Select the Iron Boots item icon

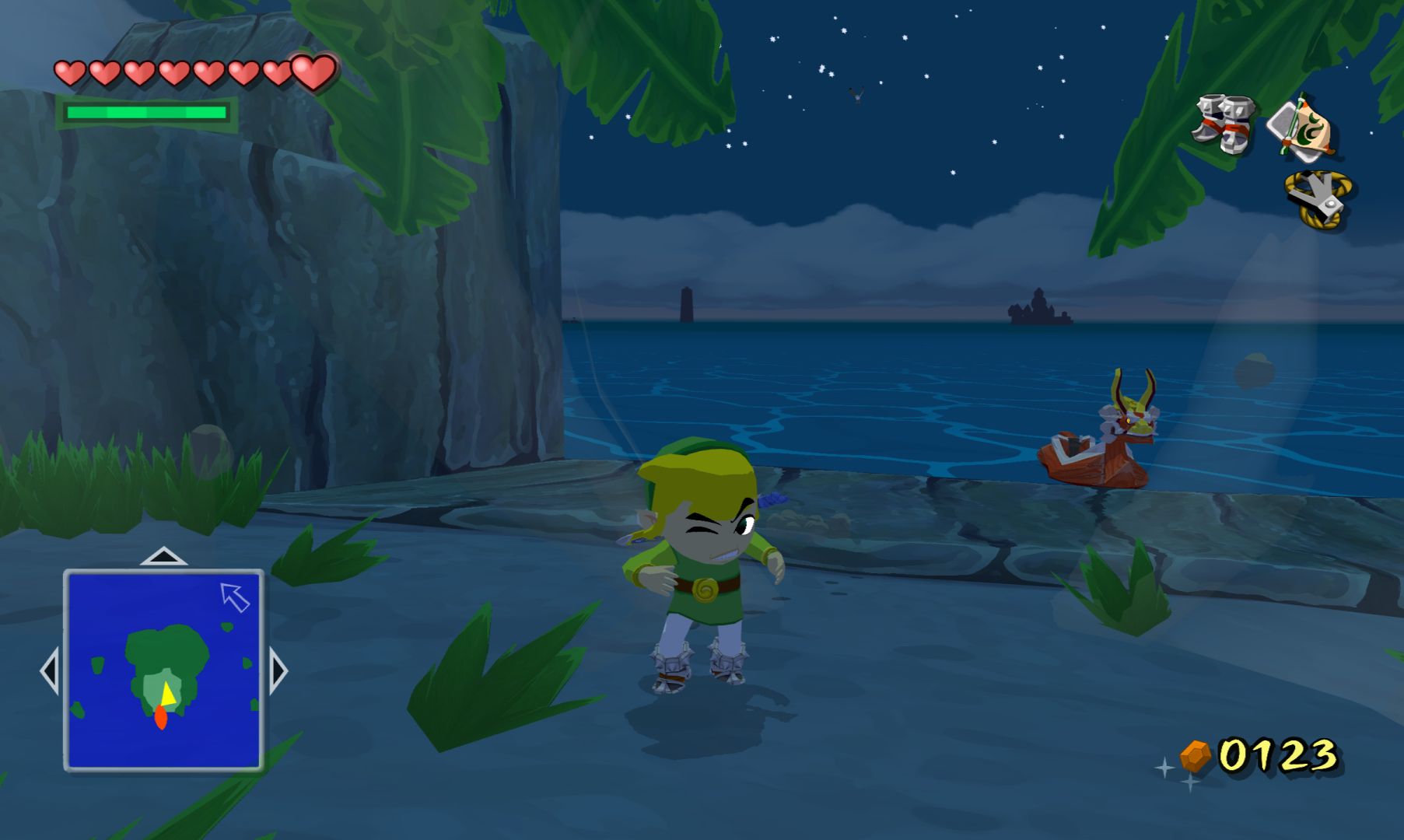point(1225,123)
